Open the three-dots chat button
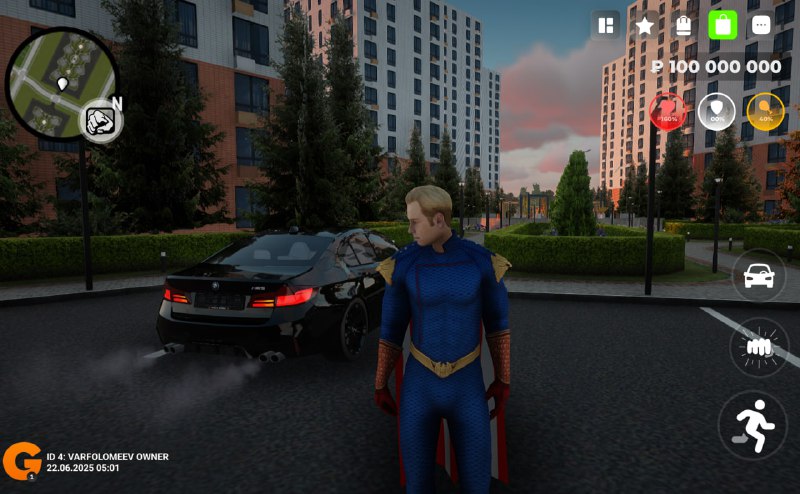This screenshot has width=800, height=494. (761, 25)
